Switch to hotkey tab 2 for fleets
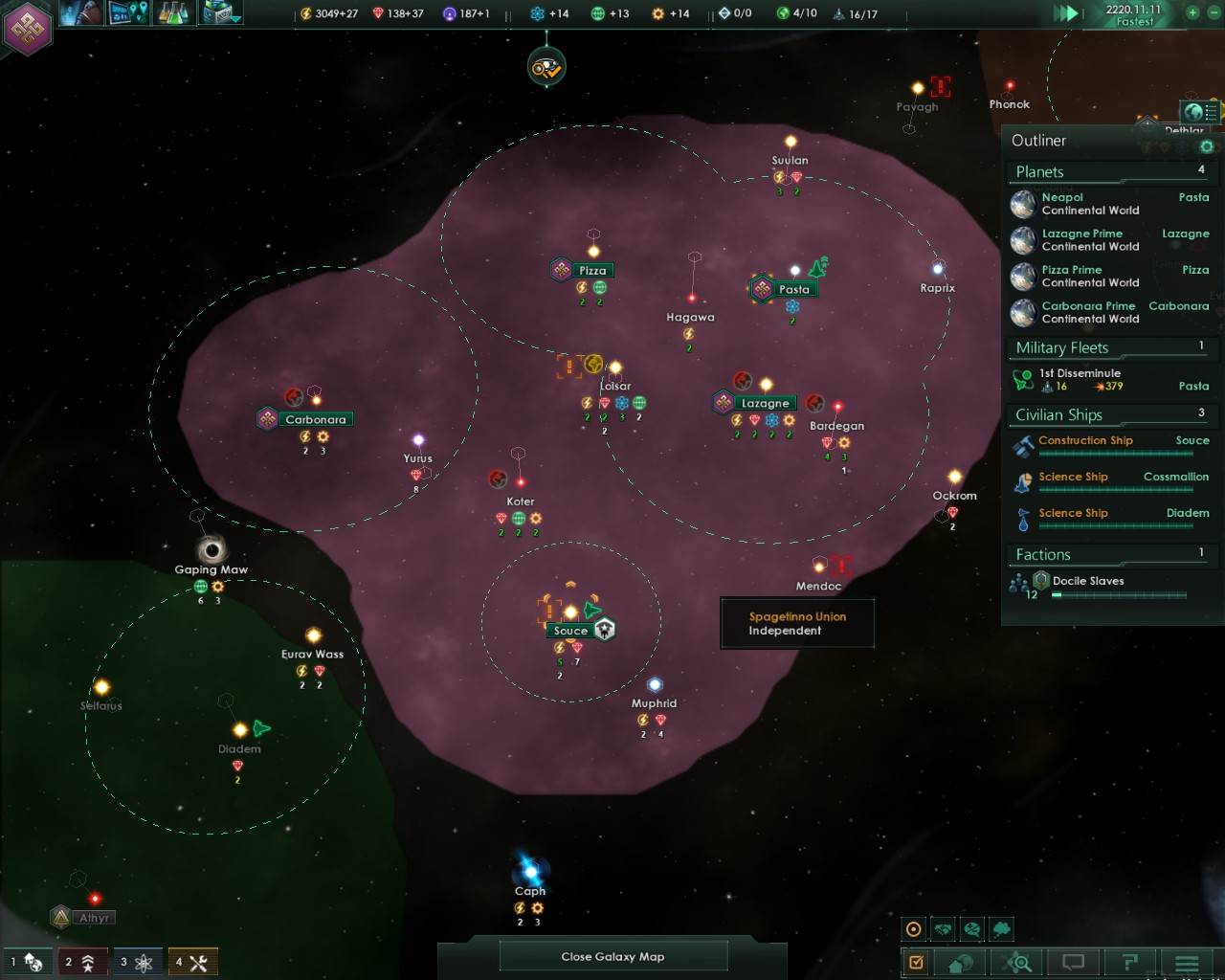This screenshot has width=1225, height=980. pyautogui.click(x=82, y=961)
